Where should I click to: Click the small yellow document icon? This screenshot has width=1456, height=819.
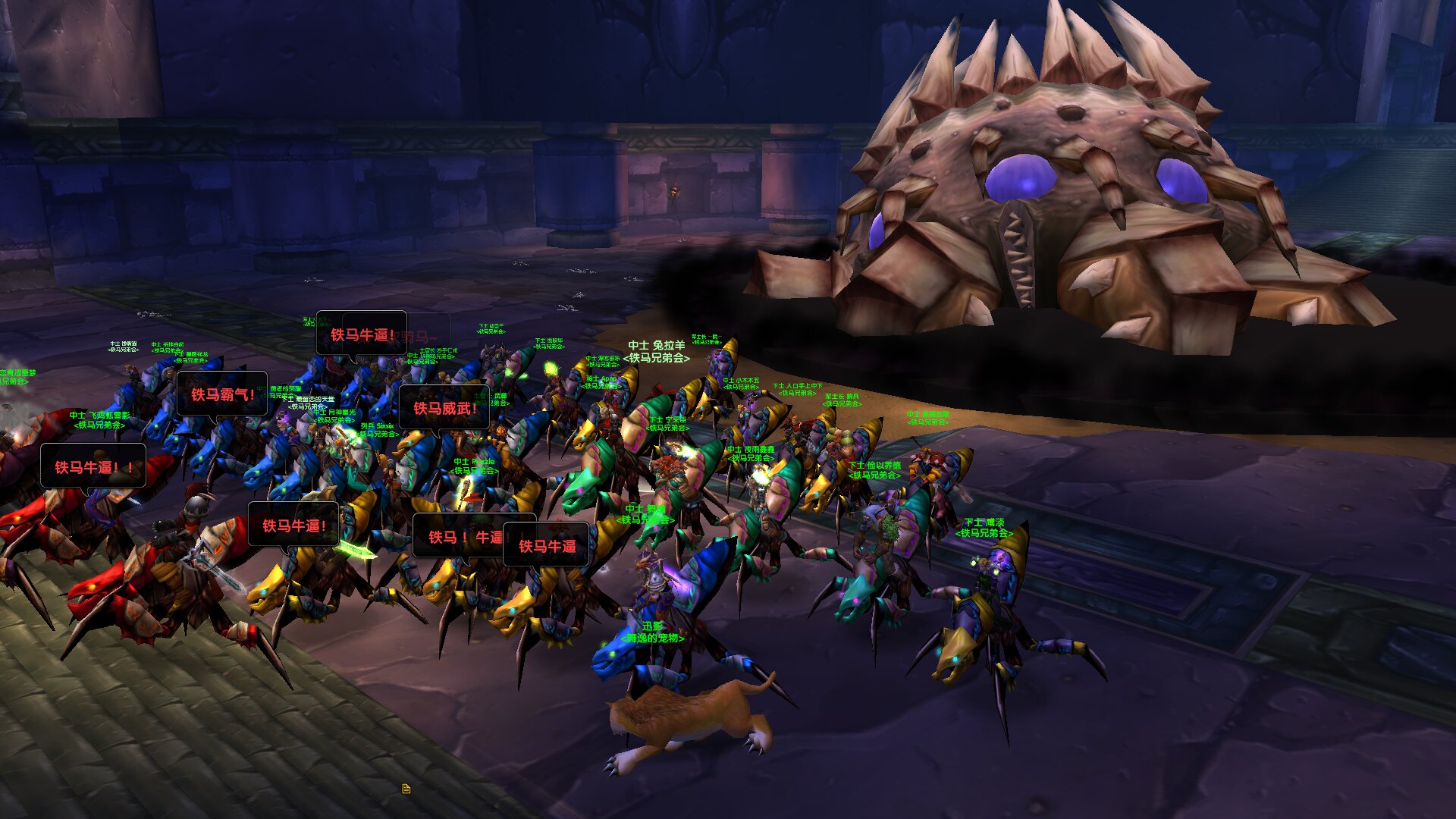click(406, 789)
